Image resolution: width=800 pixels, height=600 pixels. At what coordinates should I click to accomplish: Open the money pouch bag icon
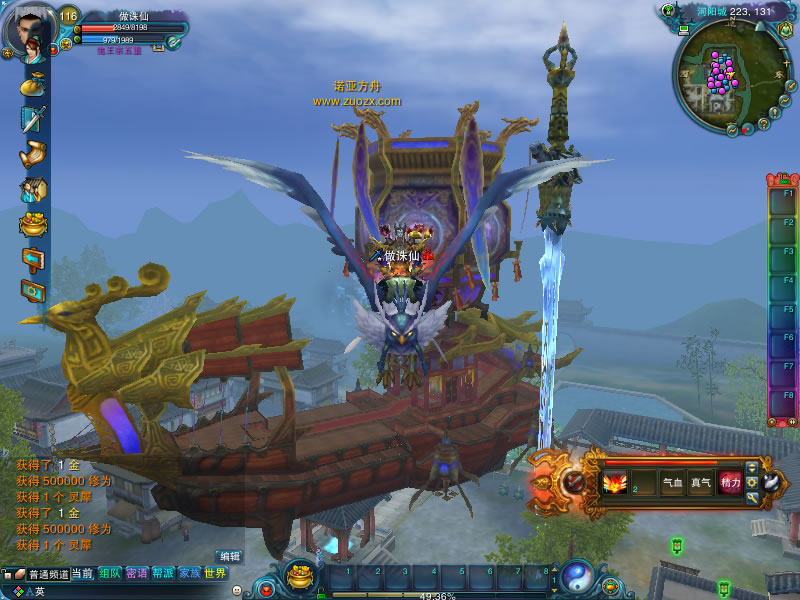pos(33,84)
